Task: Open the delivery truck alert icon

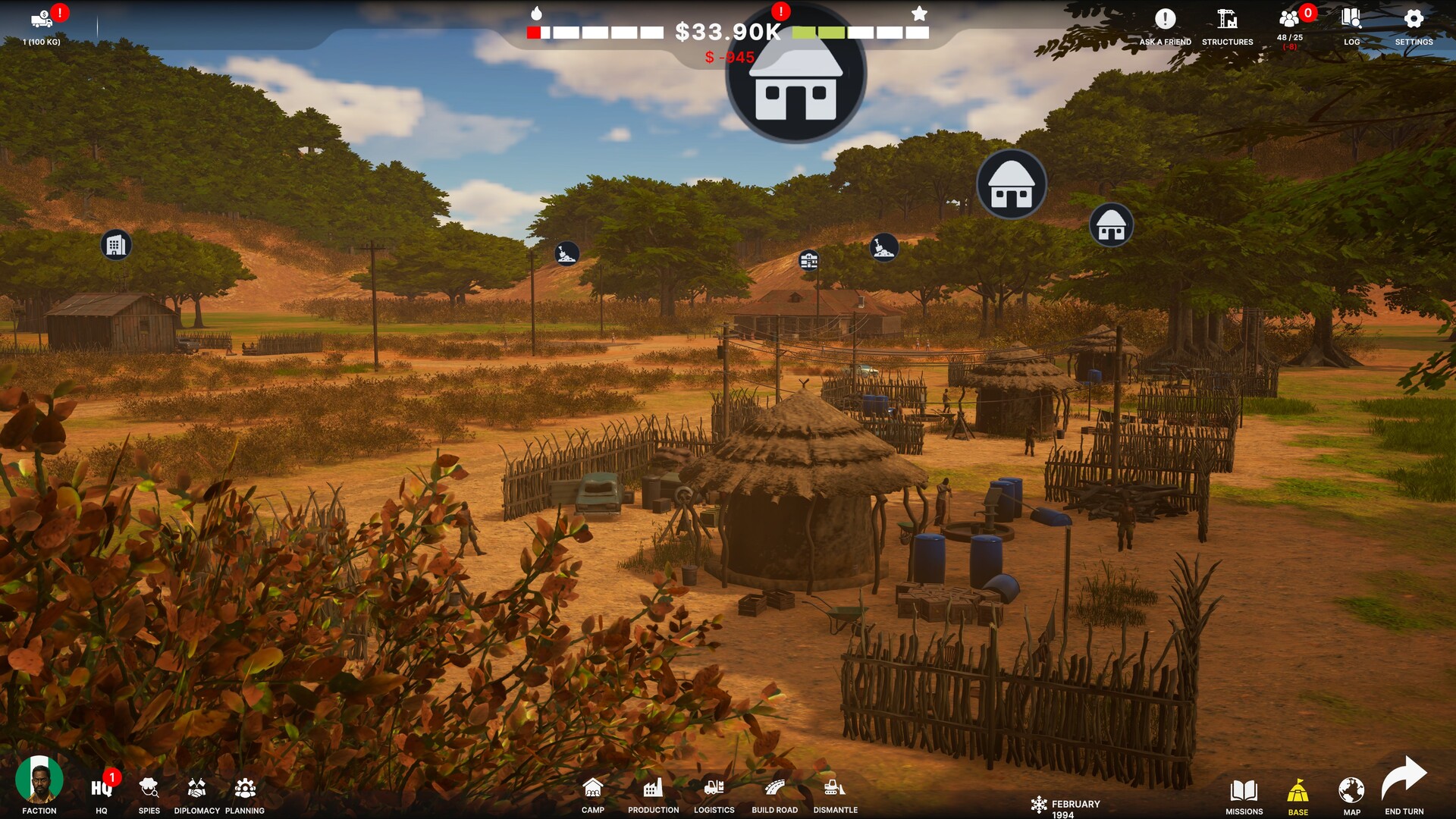Action: tap(42, 20)
